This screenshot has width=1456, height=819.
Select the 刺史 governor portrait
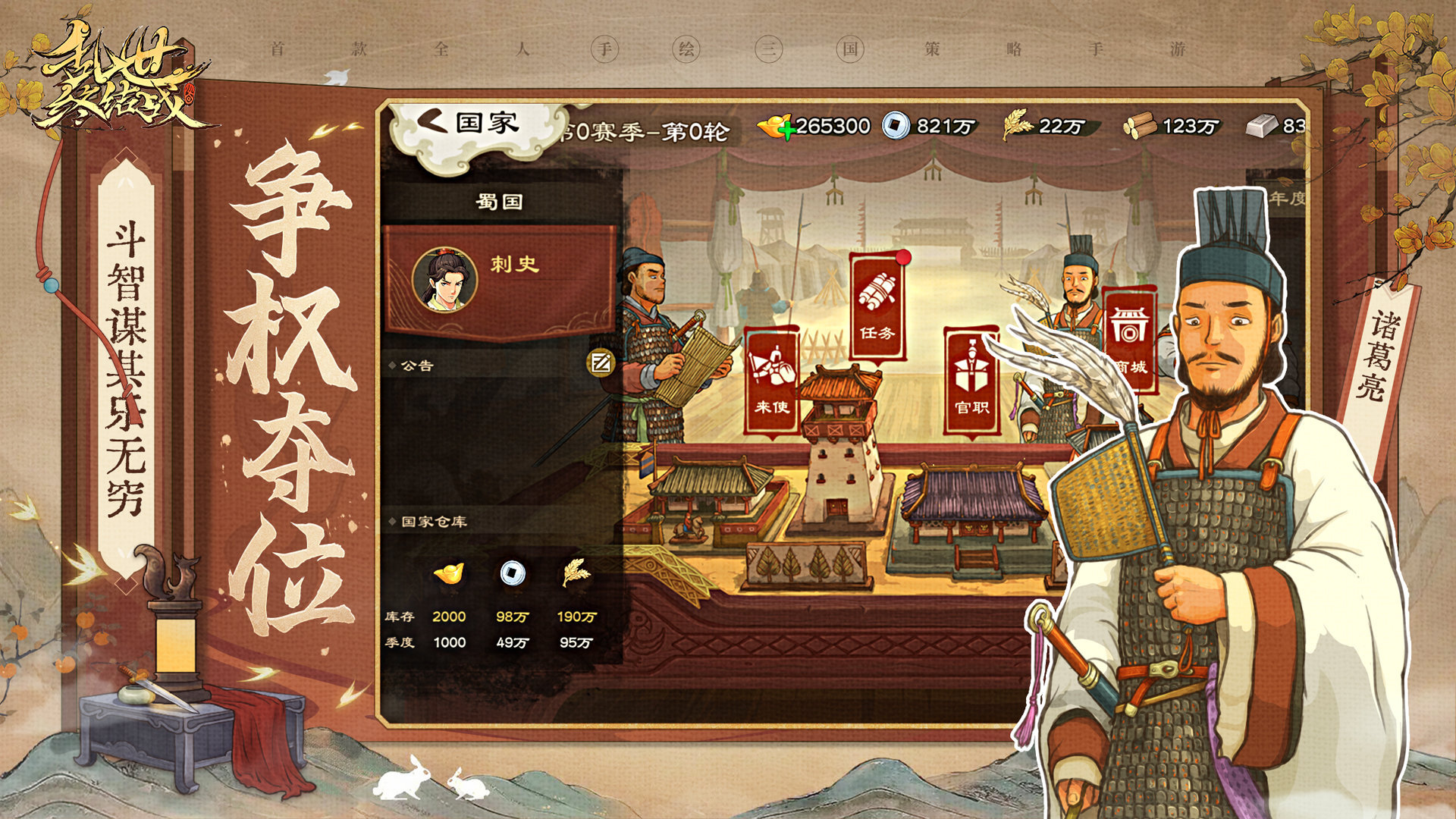point(445,280)
